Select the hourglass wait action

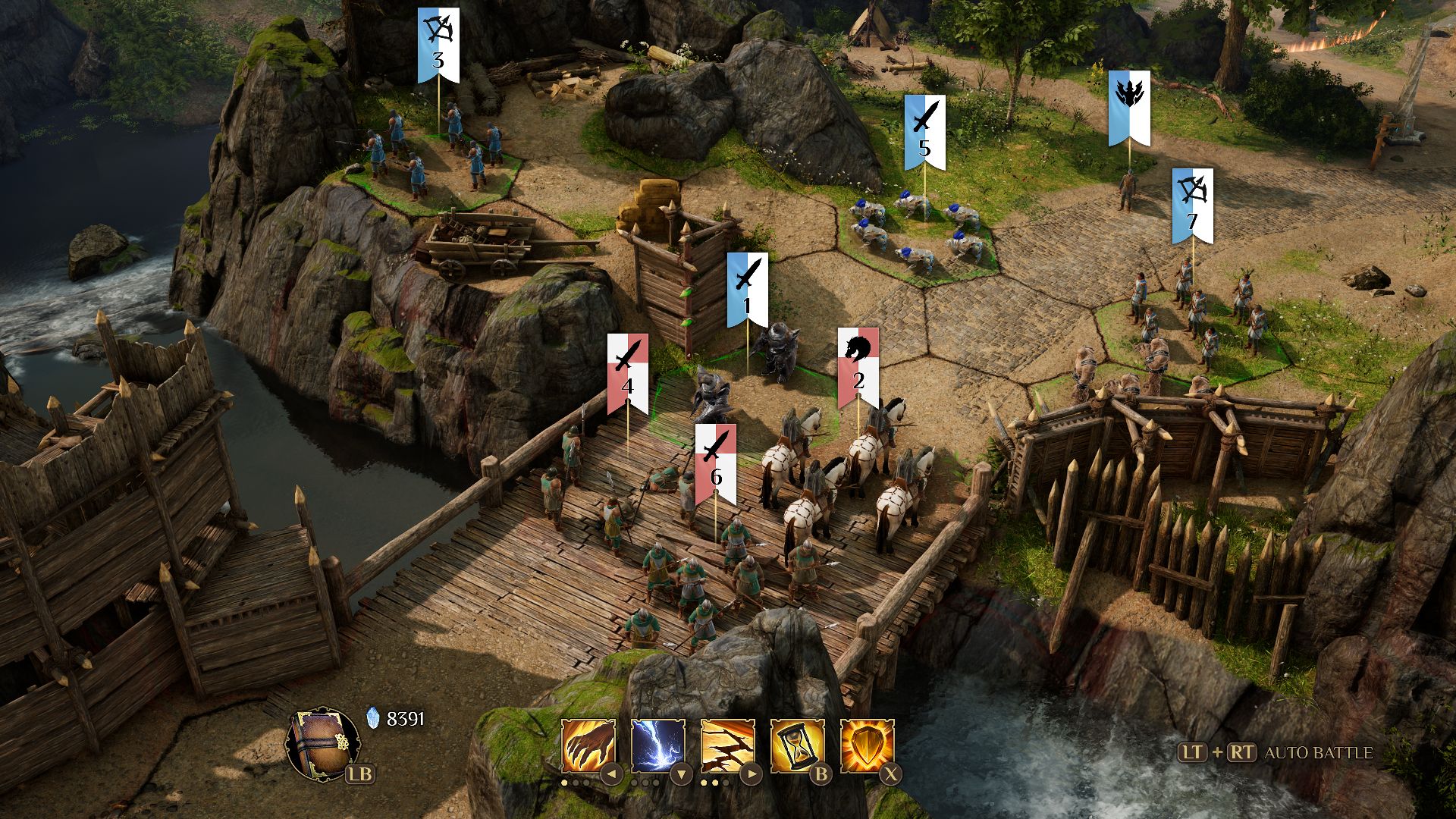pyautogui.click(x=797, y=746)
